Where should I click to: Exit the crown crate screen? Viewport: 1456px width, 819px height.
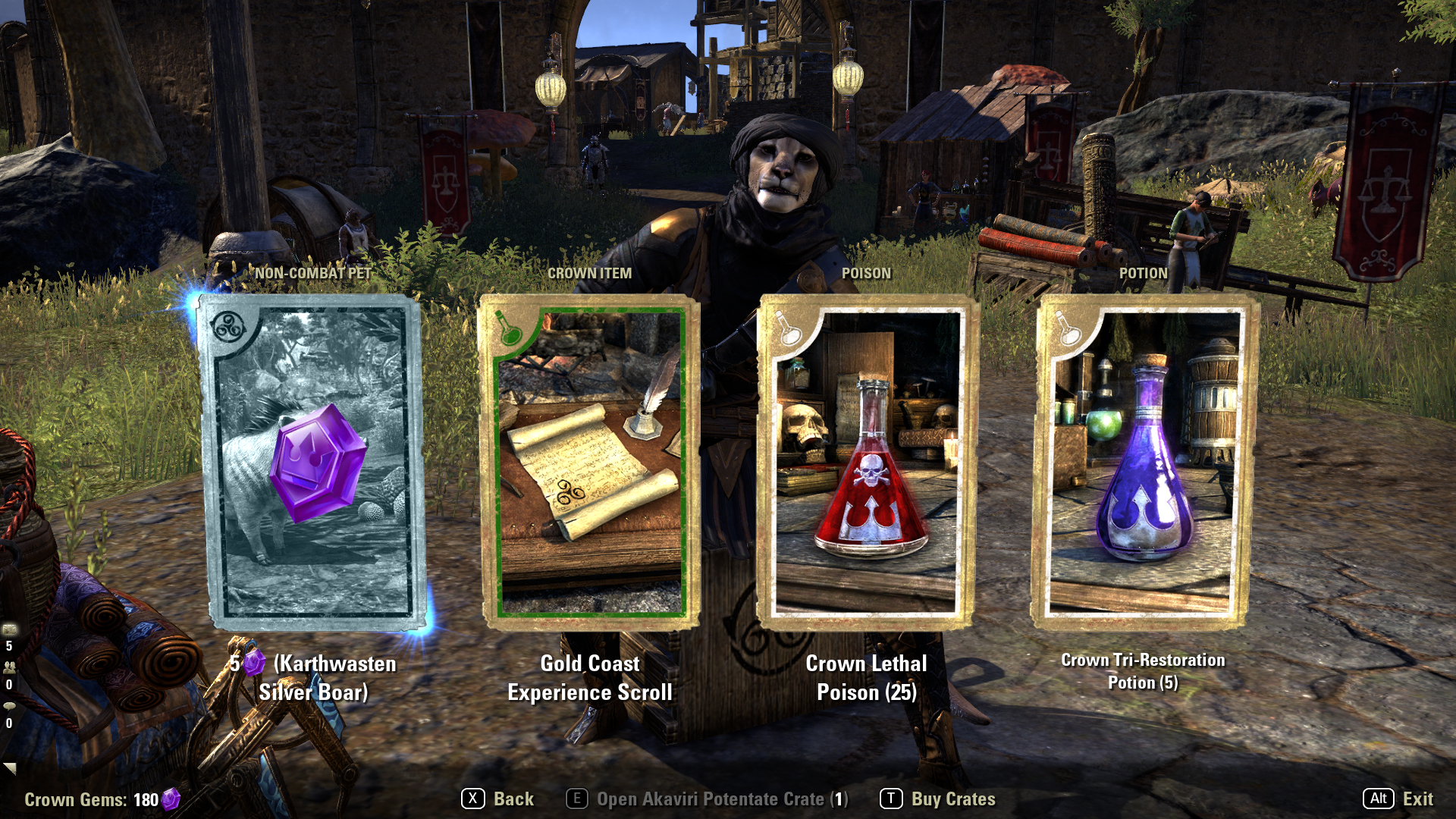pos(1398,799)
